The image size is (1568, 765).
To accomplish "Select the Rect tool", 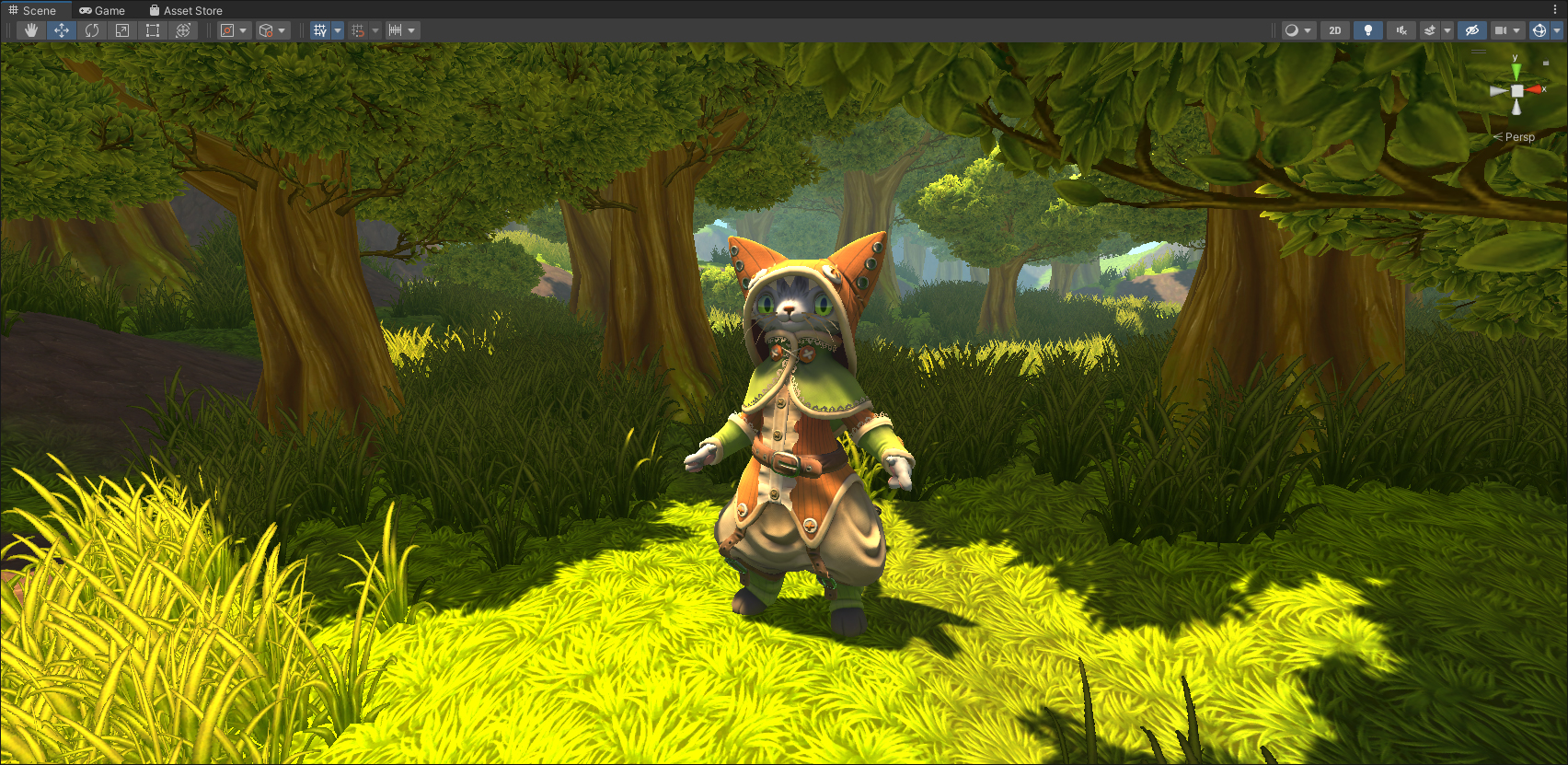I will [x=152, y=29].
